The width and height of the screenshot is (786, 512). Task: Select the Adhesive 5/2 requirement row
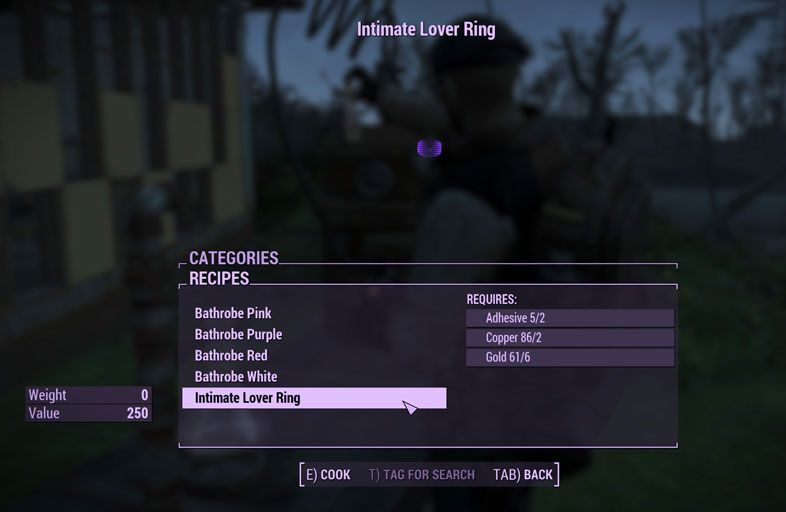[569, 318]
